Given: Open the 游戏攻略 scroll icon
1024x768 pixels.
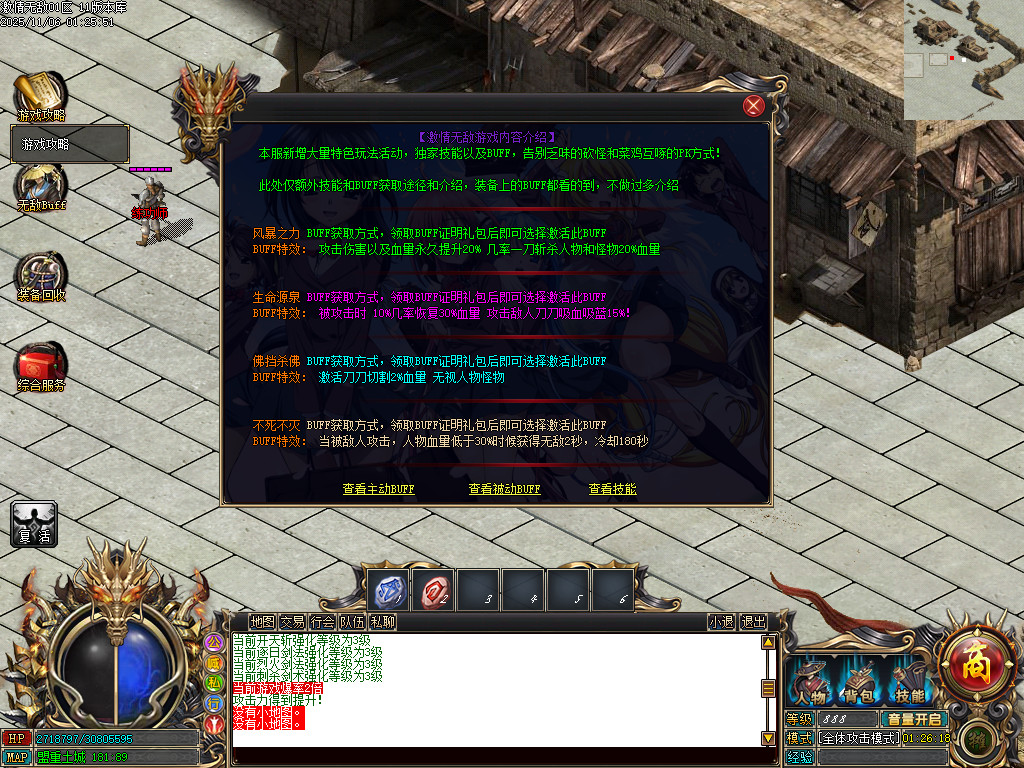Looking at the screenshot, I should [x=40, y=94].
